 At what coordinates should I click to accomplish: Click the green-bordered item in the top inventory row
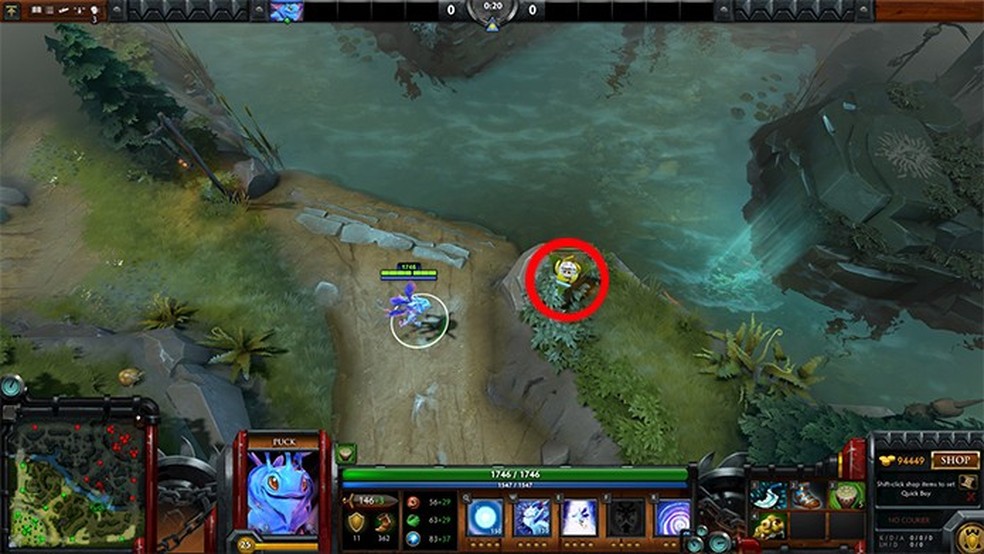848,494
